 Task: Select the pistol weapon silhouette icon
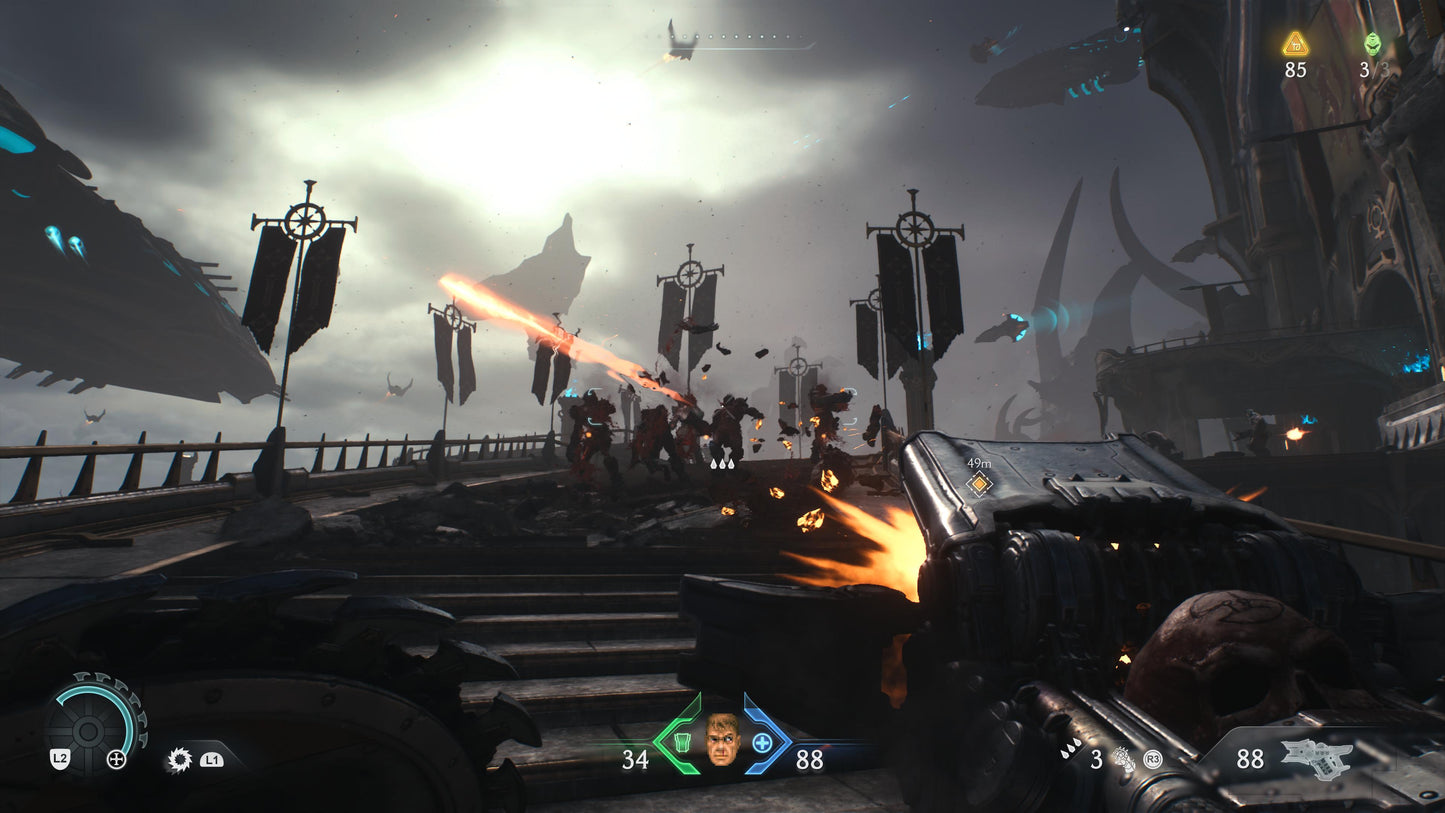click(x=1320, y=758)
